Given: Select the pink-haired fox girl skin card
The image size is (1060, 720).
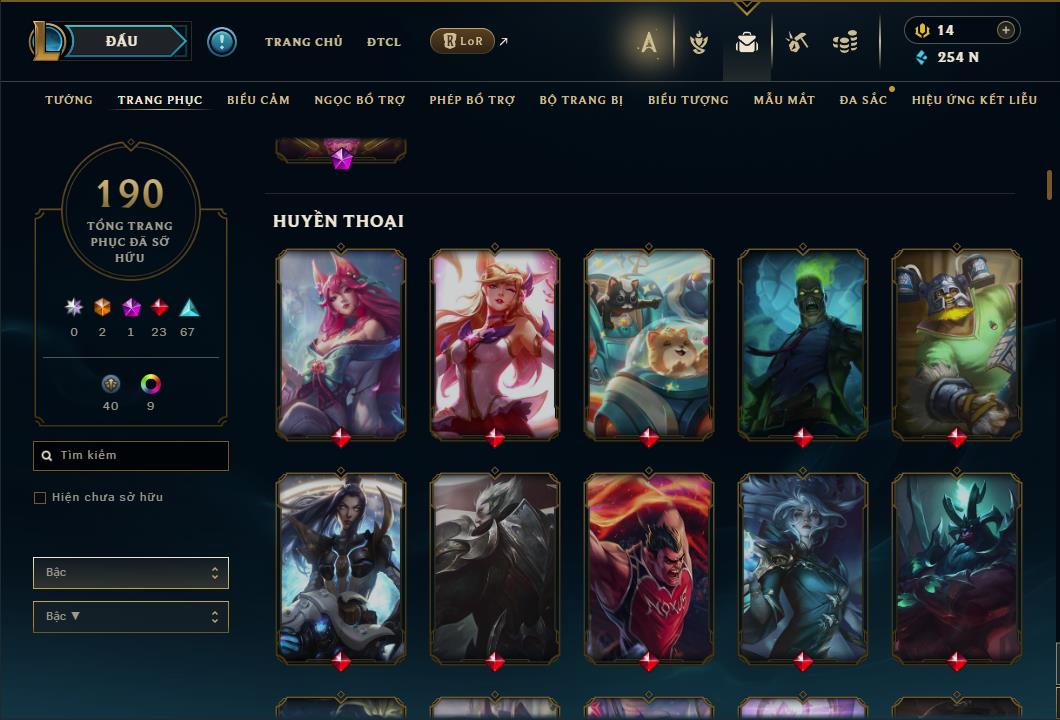Looking at the screenshot, I should tap(341, 342).
